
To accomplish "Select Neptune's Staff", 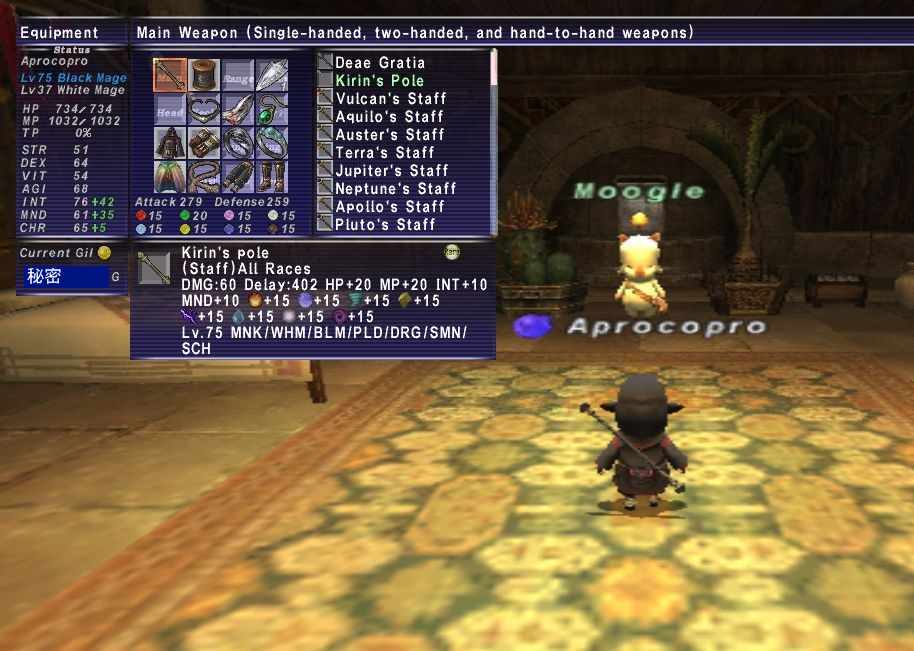I will (396, 189).
